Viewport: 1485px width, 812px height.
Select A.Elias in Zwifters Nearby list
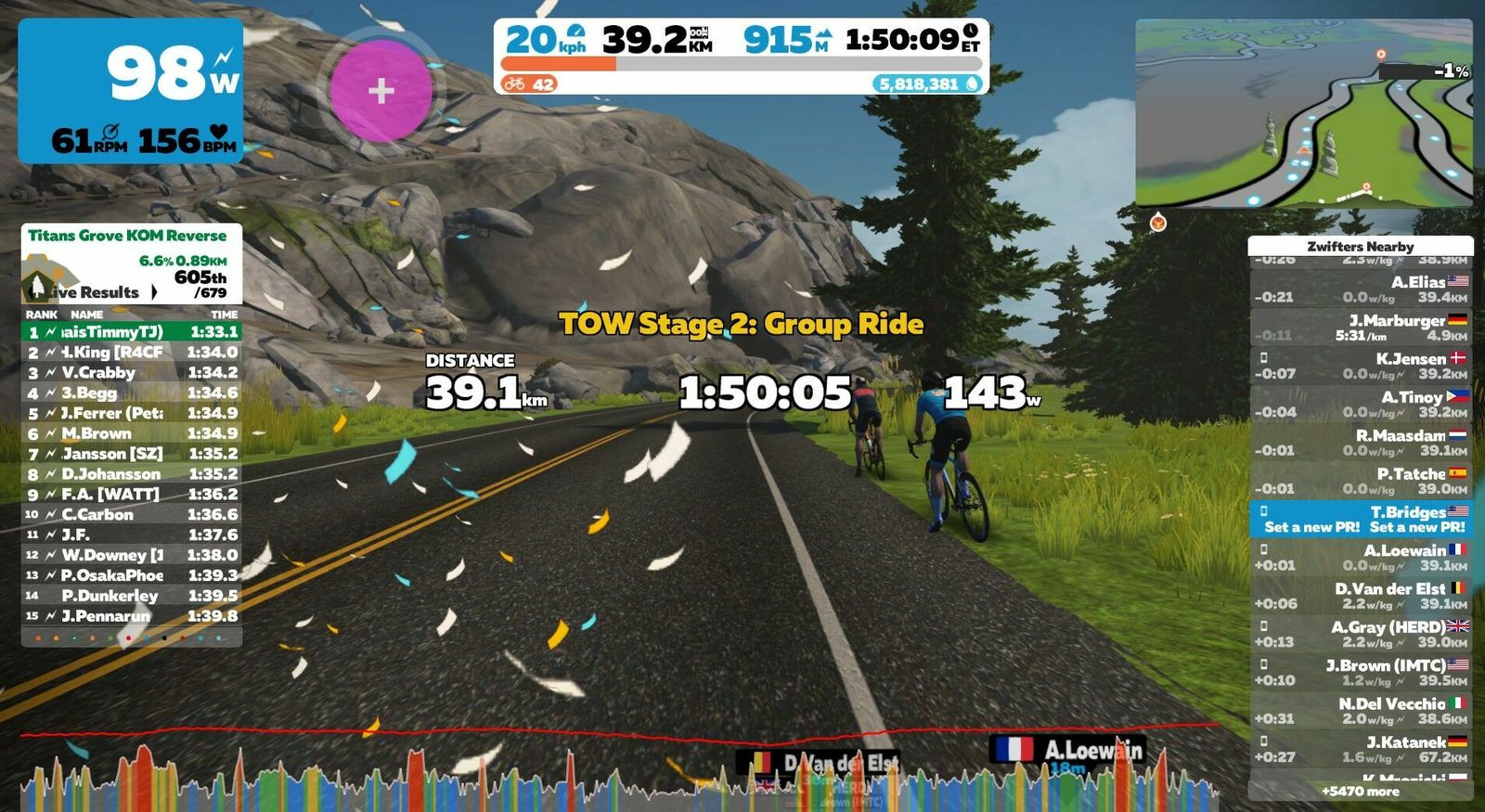1361,289
